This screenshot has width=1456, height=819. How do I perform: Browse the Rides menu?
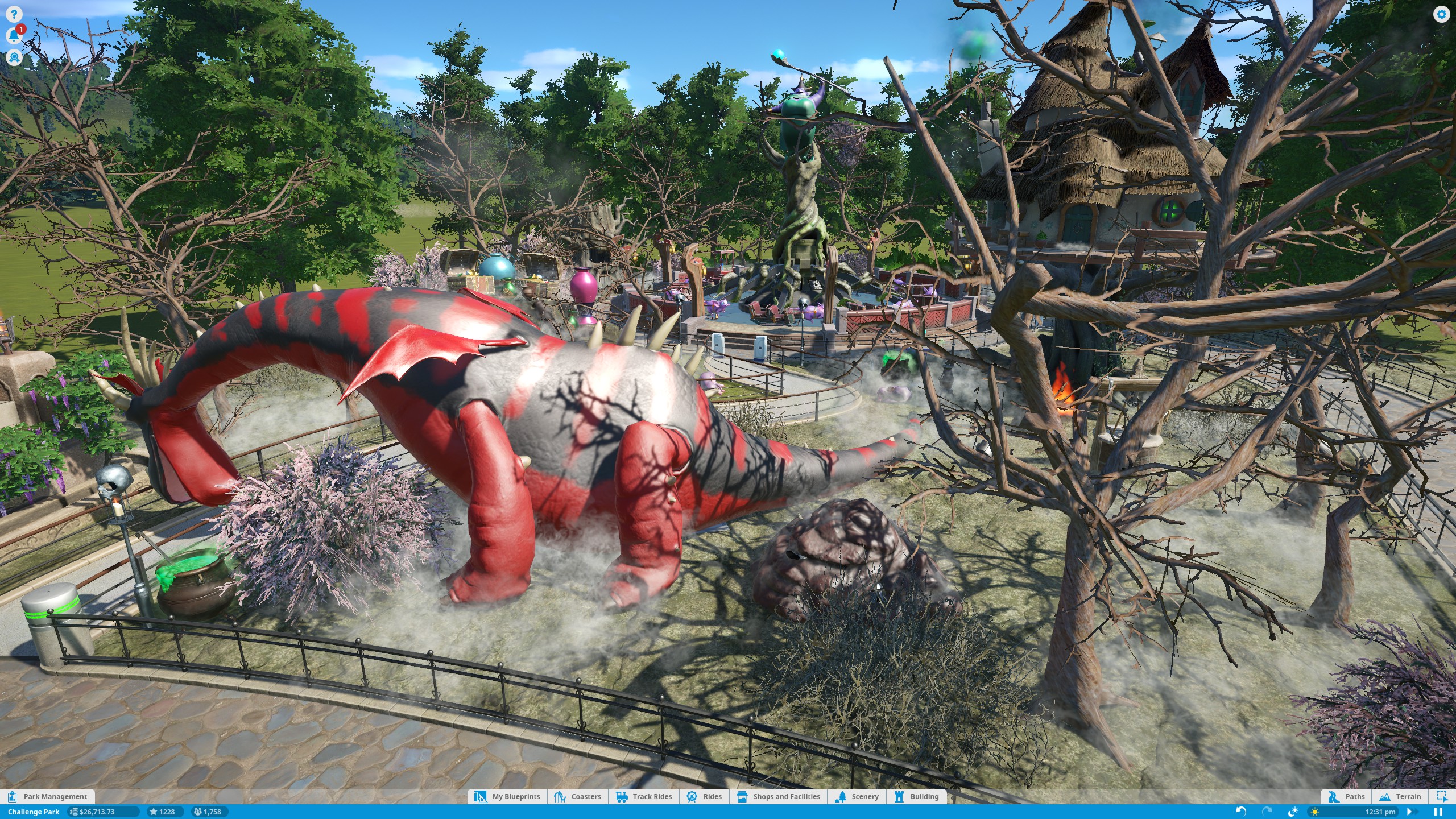(704, 796)
